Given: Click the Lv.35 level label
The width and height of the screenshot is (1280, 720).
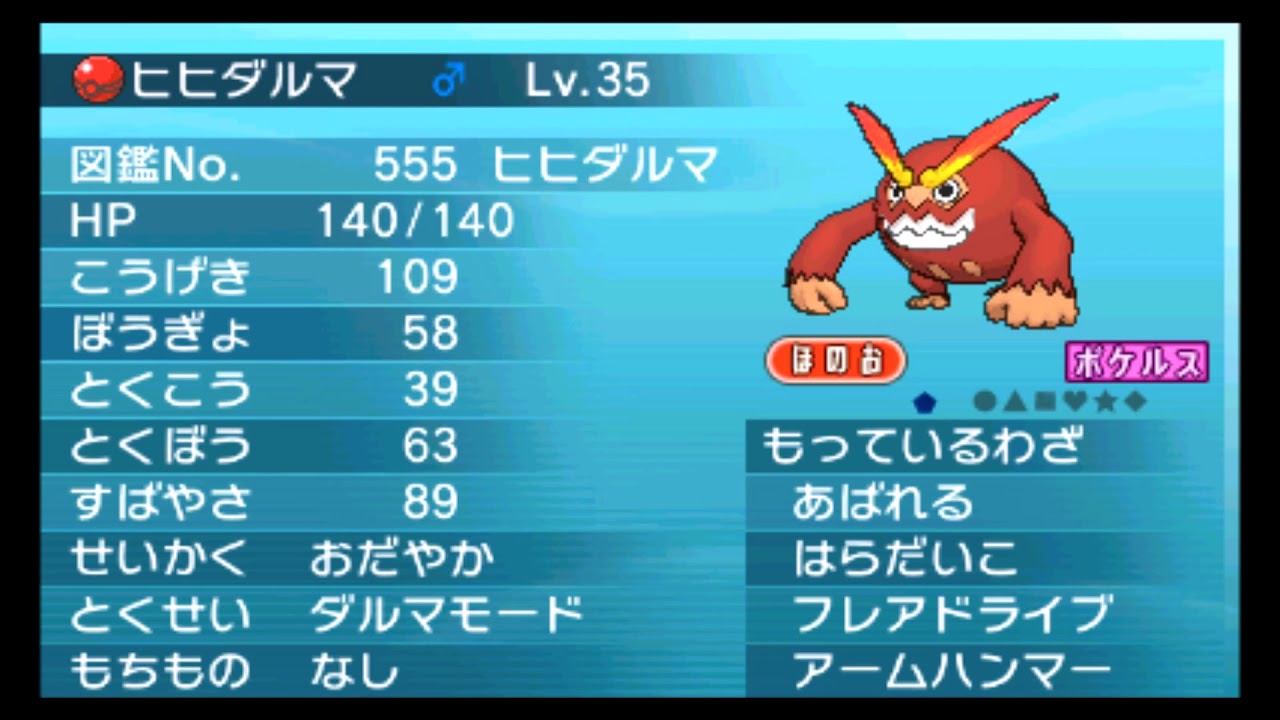Looking at the screenshot, I should pos(588,79).
